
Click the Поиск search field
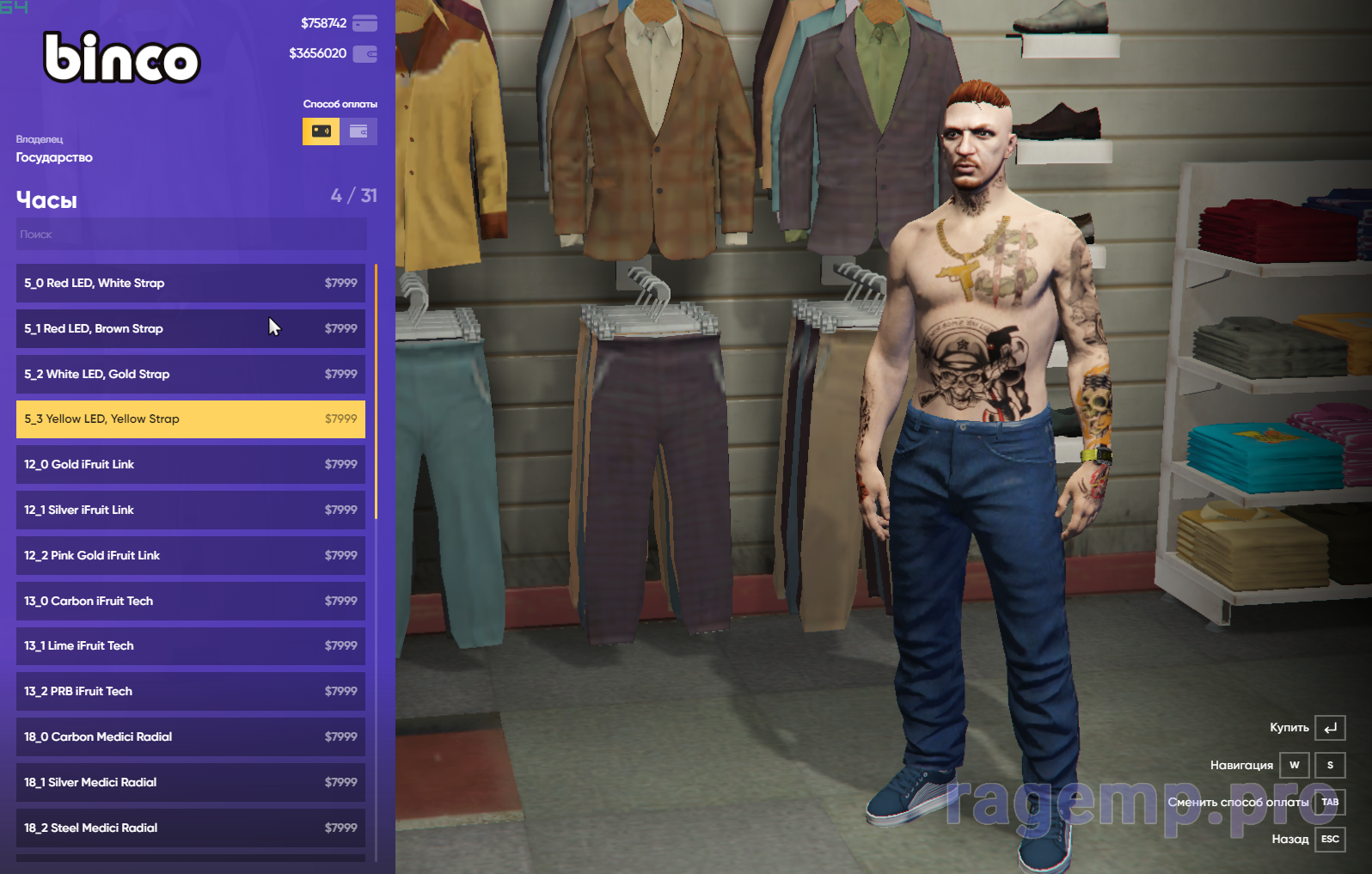[x=191, y=234]
